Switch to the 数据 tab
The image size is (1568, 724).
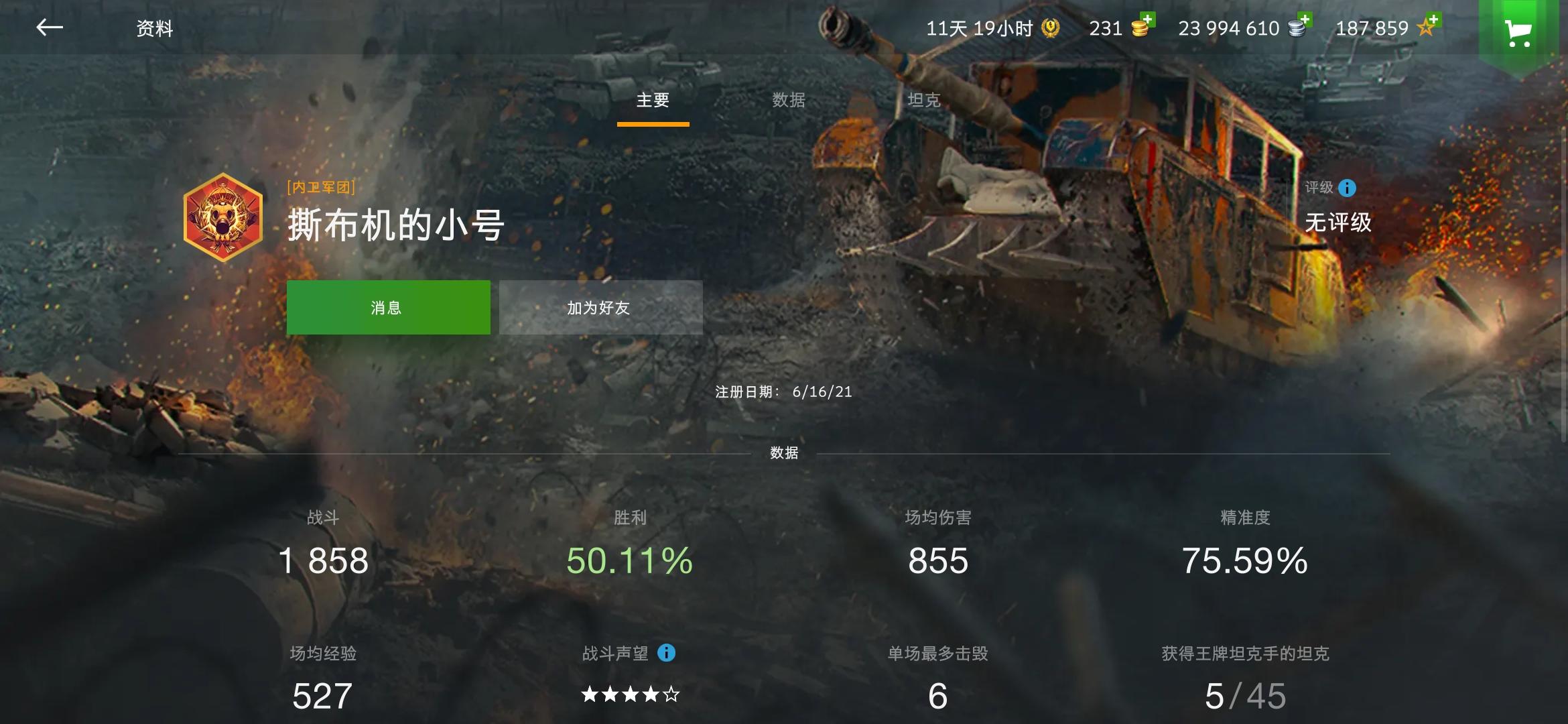[x=789, y=101]
